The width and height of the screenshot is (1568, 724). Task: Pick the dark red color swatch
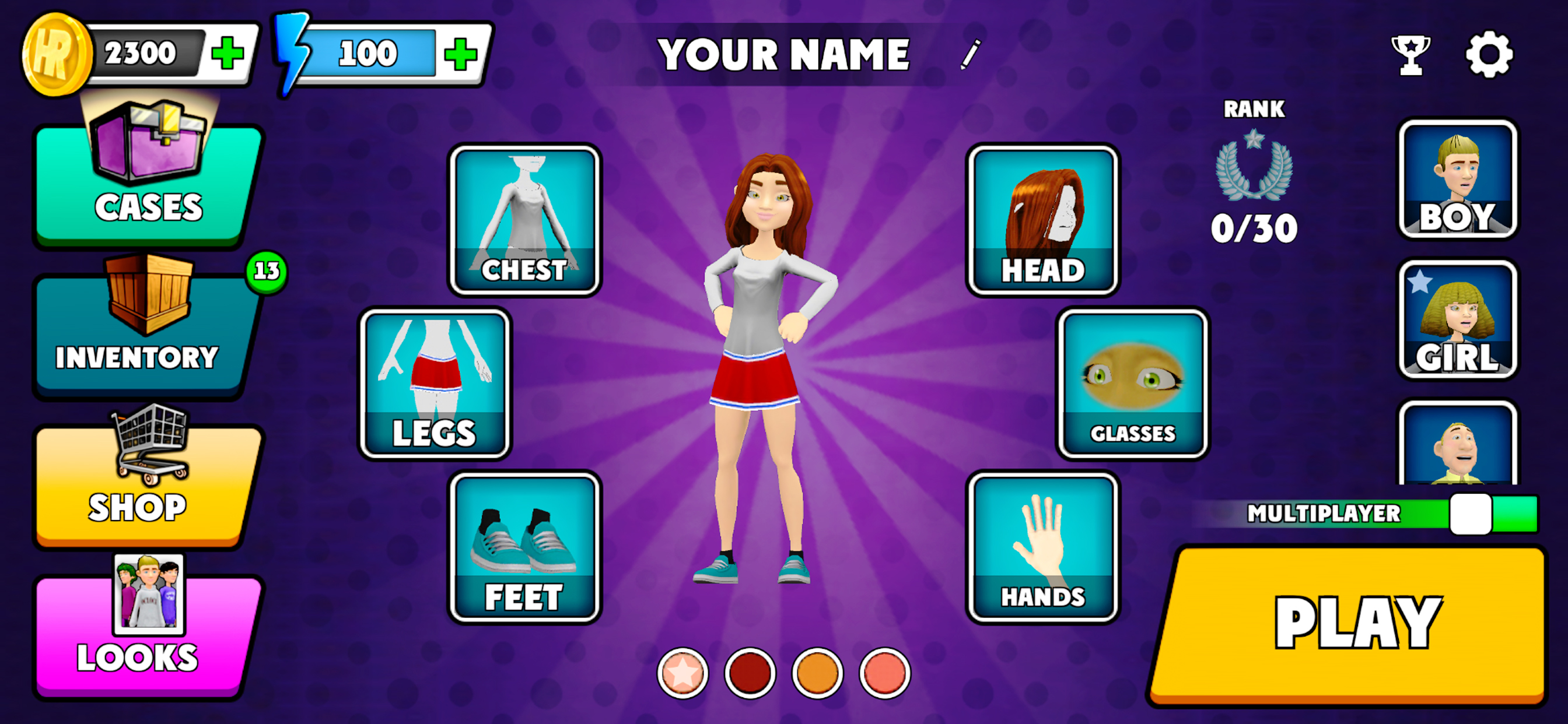coord(750,673)
